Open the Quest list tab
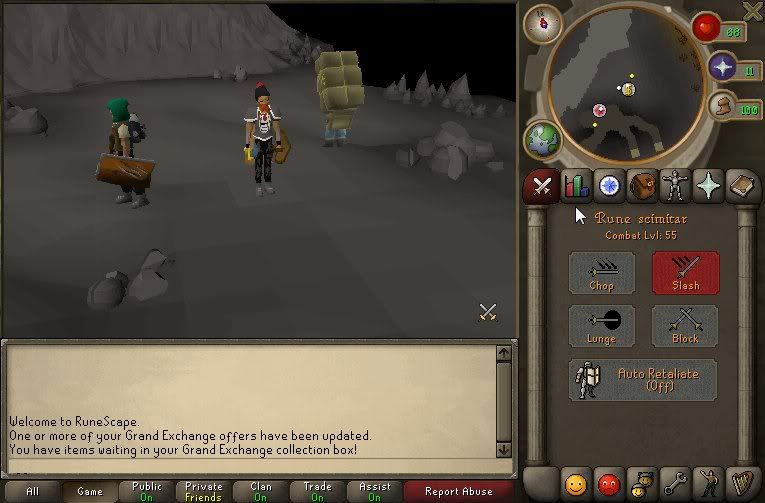The width and height of the screenshot is (765, 503). pos(608,186)
